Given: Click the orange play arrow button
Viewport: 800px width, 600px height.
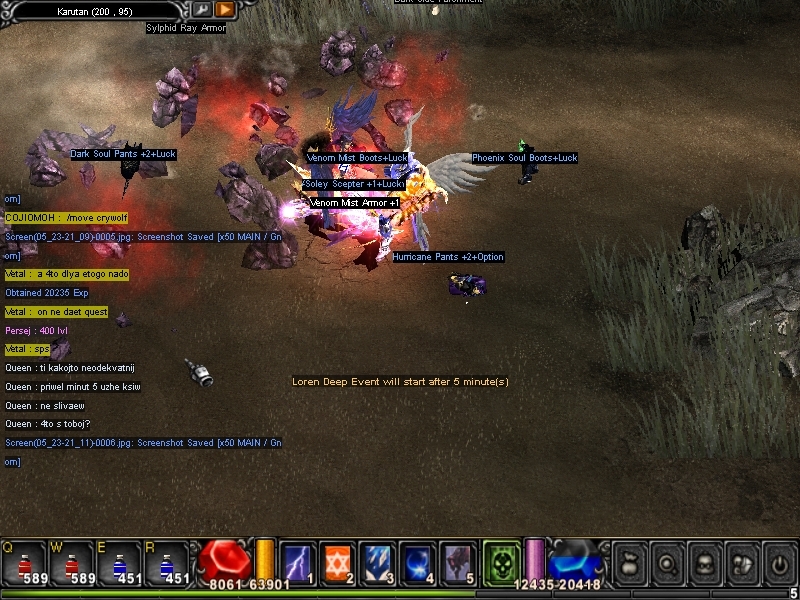Looking at the screenshot, I should click(x=225, y=9).
